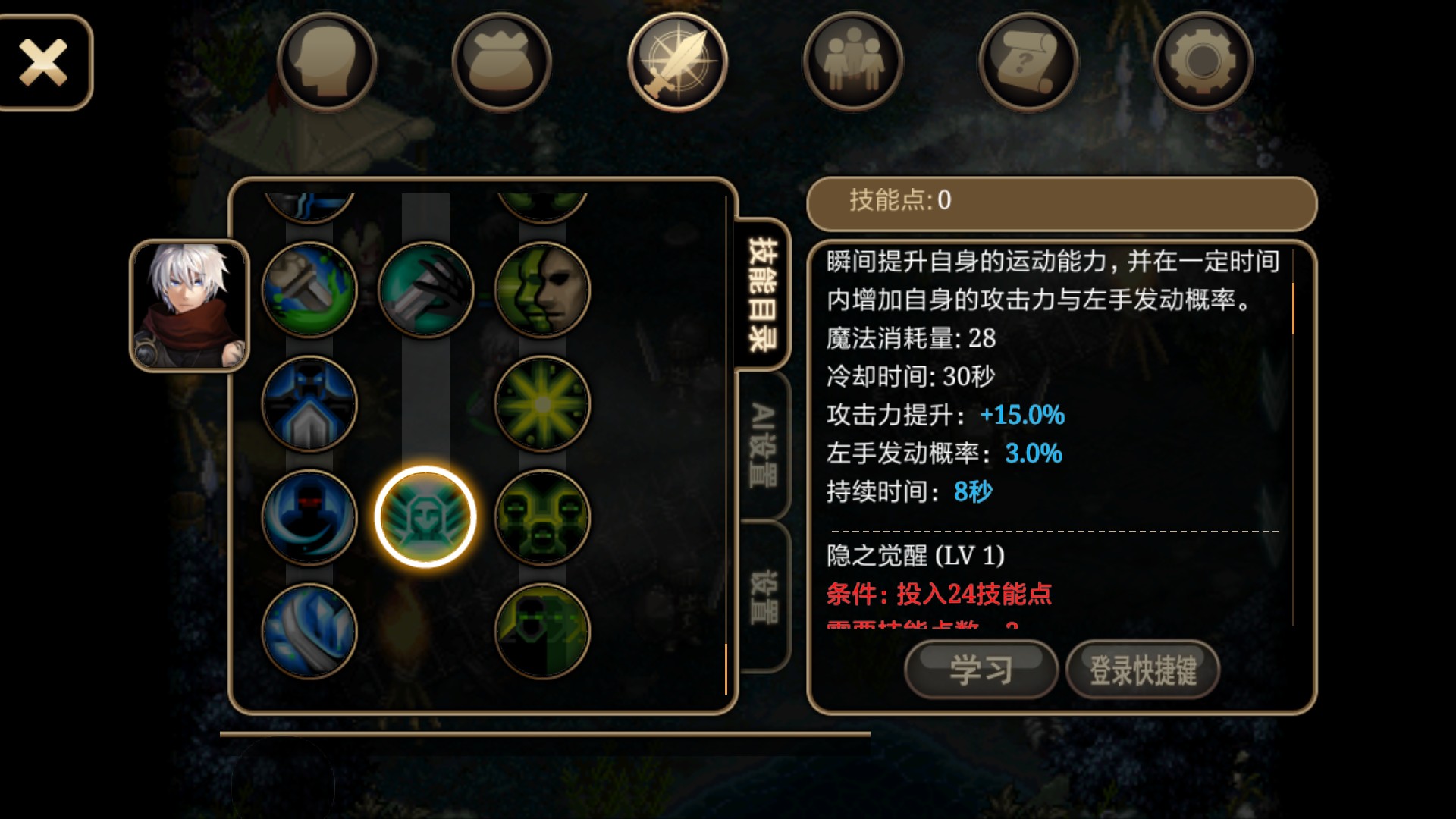Choose the three green faces skill

[x=542, y=517]
